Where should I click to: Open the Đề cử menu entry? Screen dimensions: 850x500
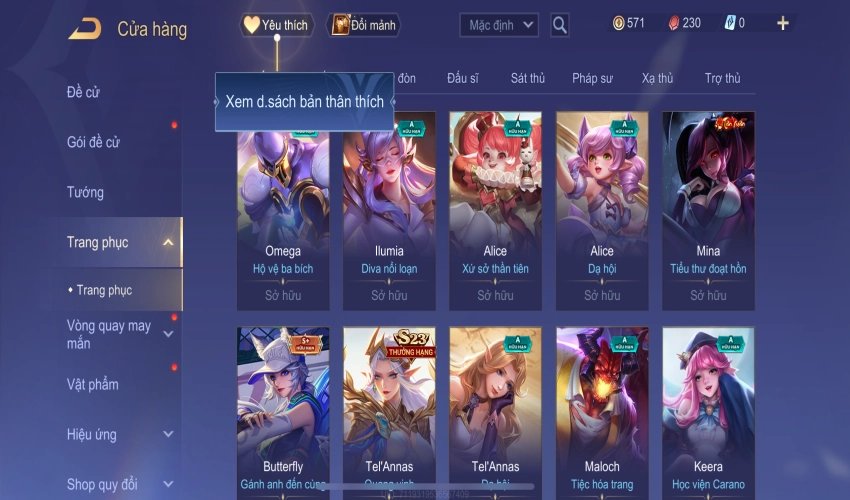coord(84,93)
